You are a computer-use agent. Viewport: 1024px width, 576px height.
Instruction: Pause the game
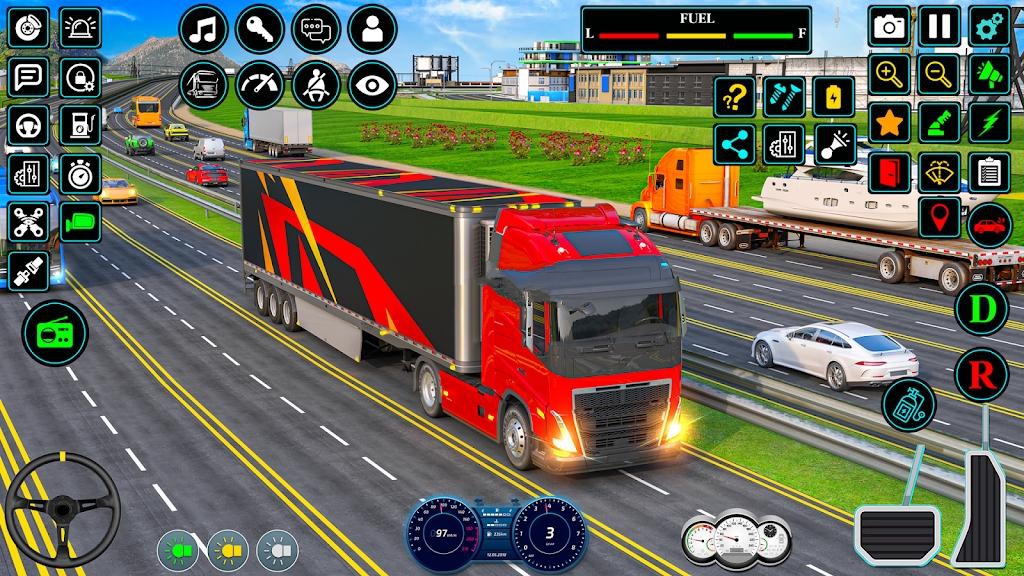pyautogui.click(x=939, y=27)
